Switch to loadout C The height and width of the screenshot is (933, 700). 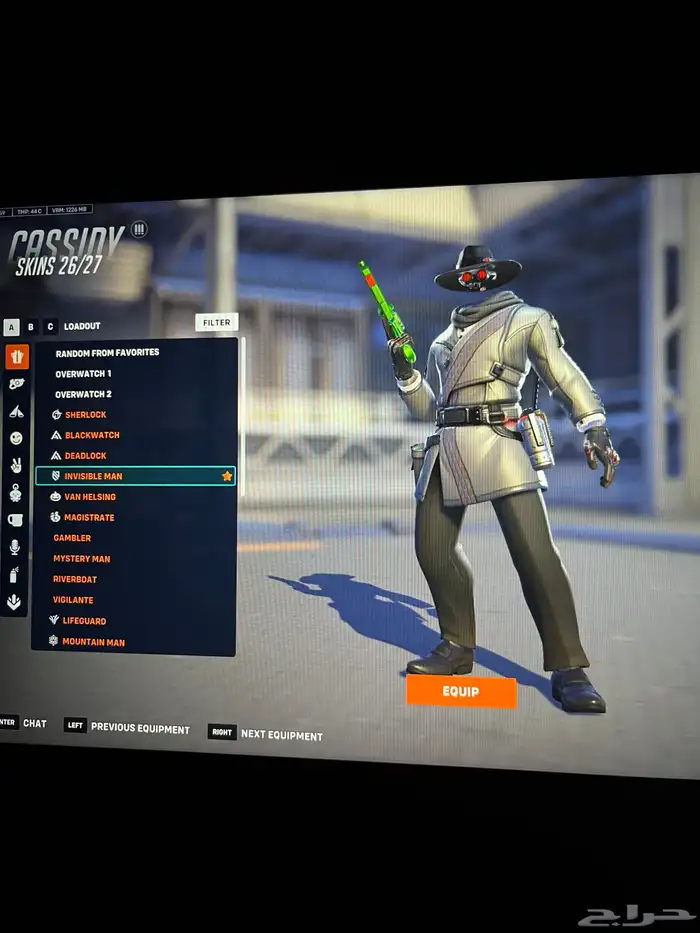tap(50, 326)
